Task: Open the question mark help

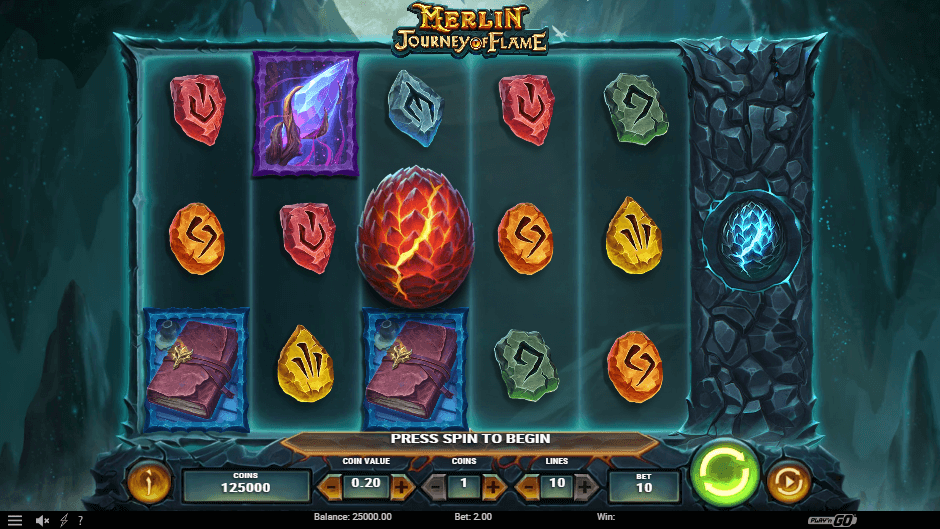Action: click(x=80, y=521)
